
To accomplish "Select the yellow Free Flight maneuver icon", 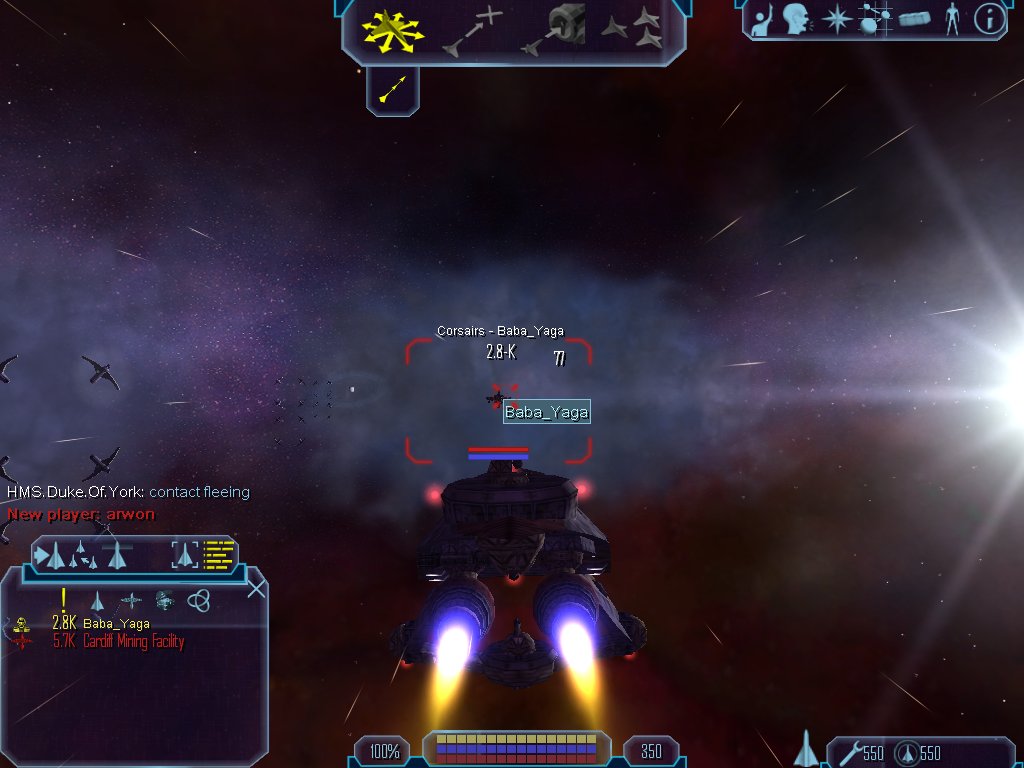I will (393, 30).
